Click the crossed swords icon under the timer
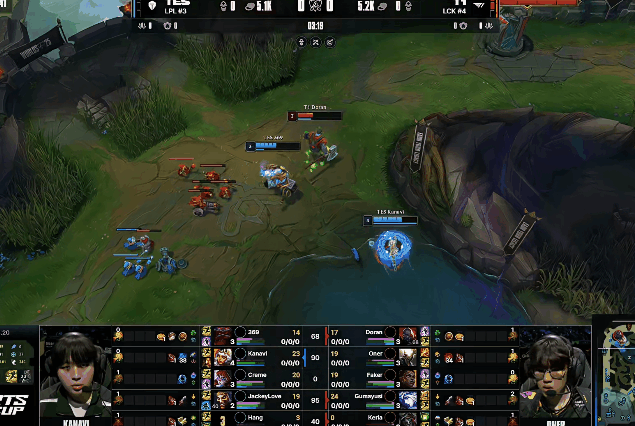635x426 pixels. [316, 42]
